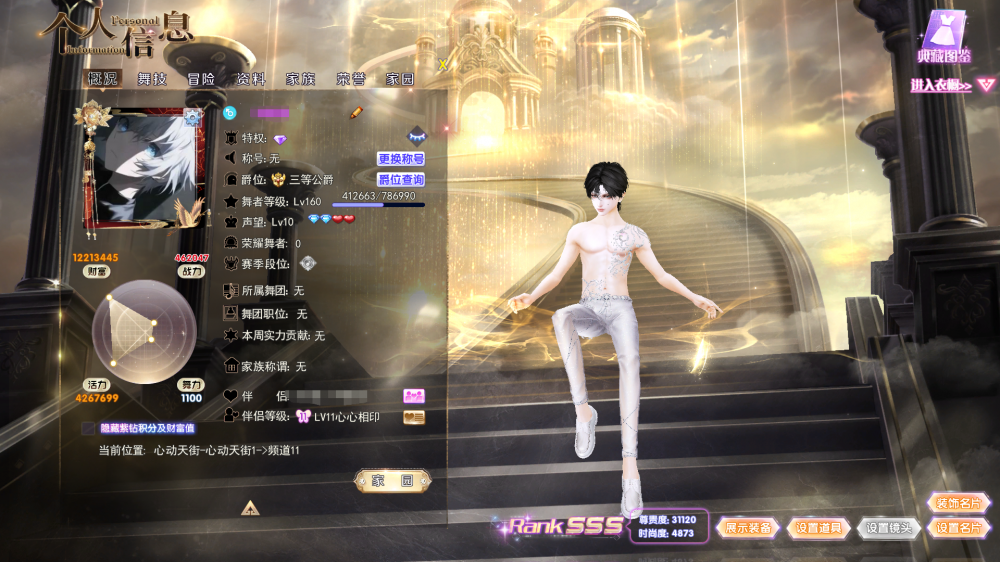Open the 家园 tab at the top
Screen dimensions: 1000x562
(x=400, y=79)
